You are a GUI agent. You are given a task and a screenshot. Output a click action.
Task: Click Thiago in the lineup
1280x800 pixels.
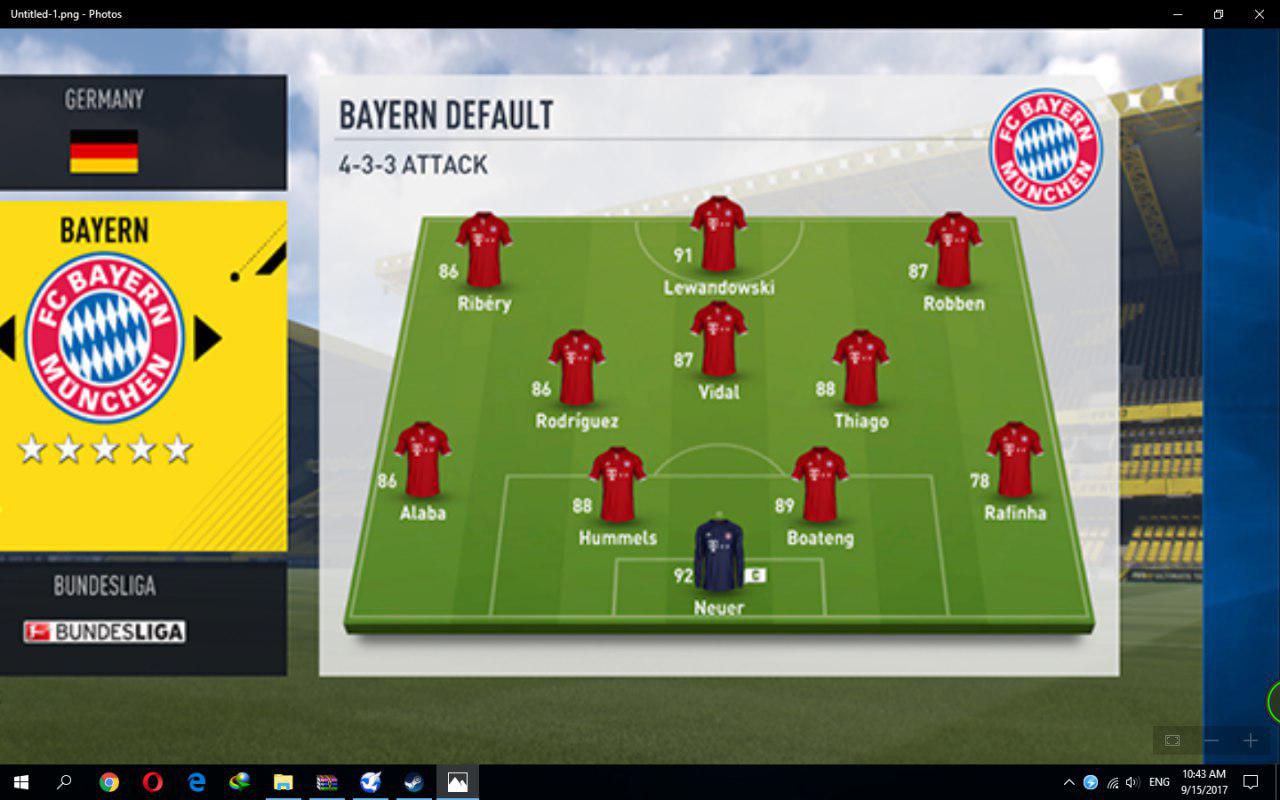coord(860,368)
